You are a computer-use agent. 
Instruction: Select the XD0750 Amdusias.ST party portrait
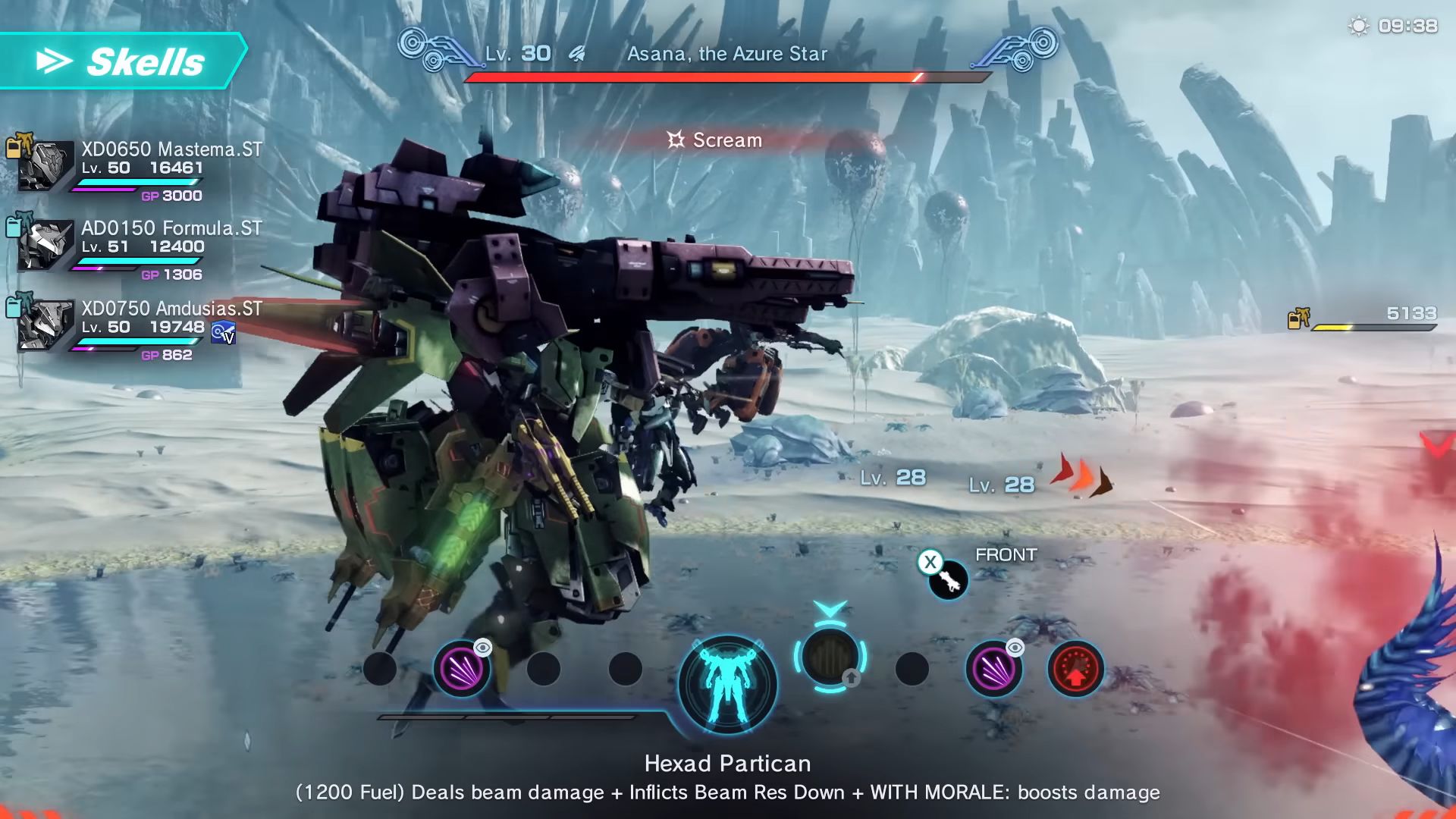45,325
